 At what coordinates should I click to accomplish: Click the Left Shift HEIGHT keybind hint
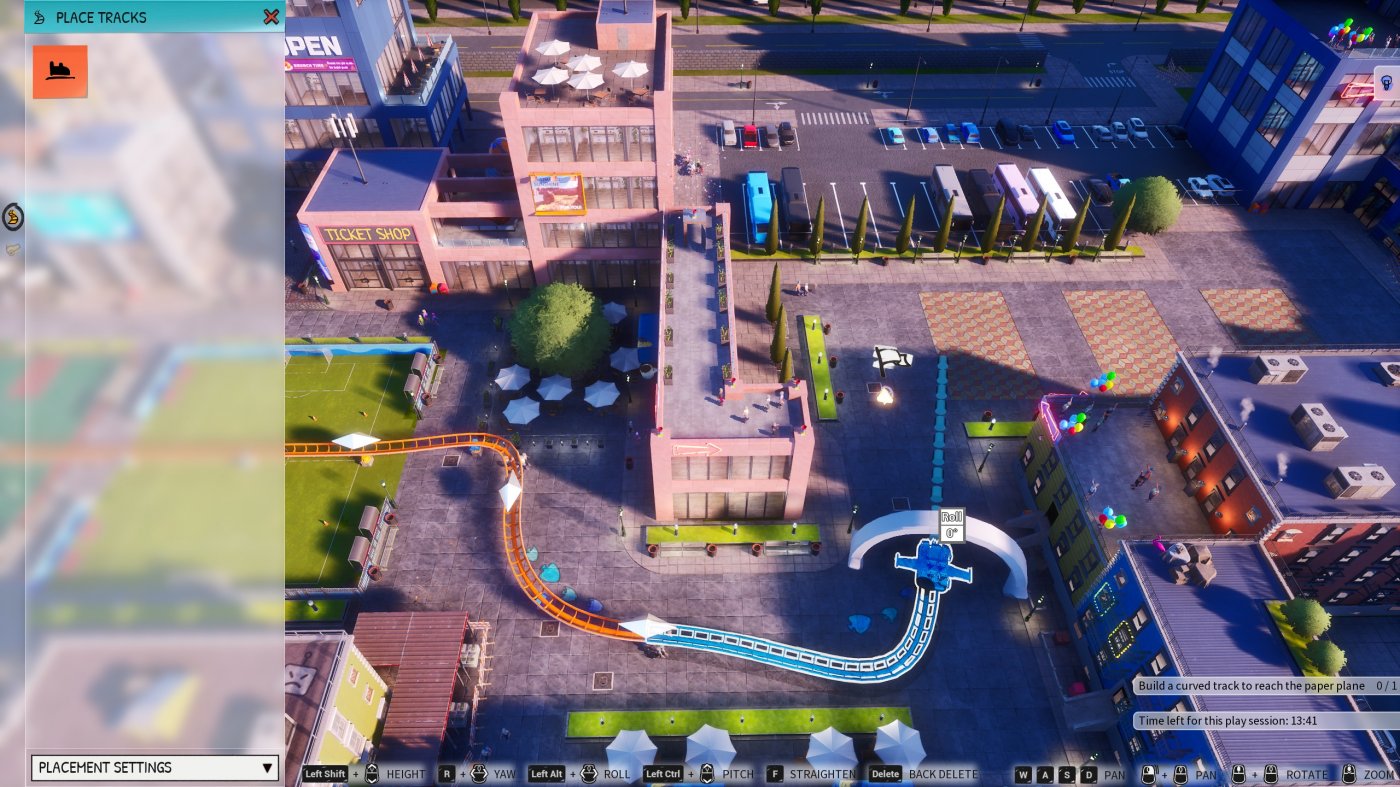[324, 773]
